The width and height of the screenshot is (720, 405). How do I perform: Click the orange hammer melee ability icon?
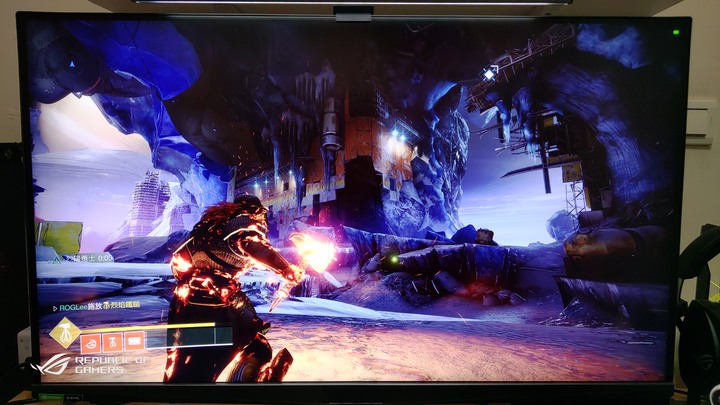tap(112, 342)
